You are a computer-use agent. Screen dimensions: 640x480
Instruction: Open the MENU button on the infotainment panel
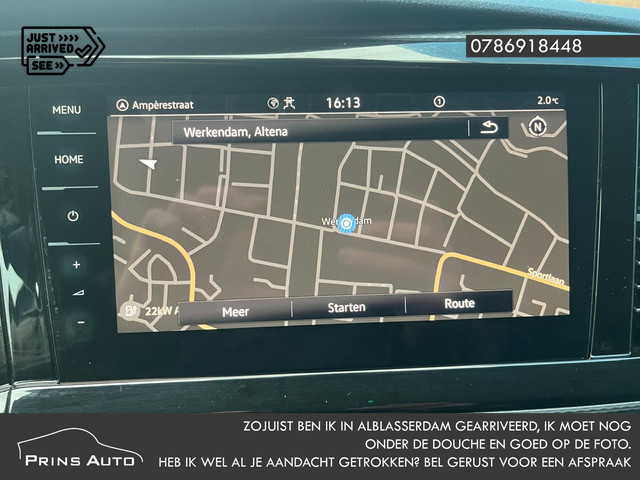(x=67, y=110)
